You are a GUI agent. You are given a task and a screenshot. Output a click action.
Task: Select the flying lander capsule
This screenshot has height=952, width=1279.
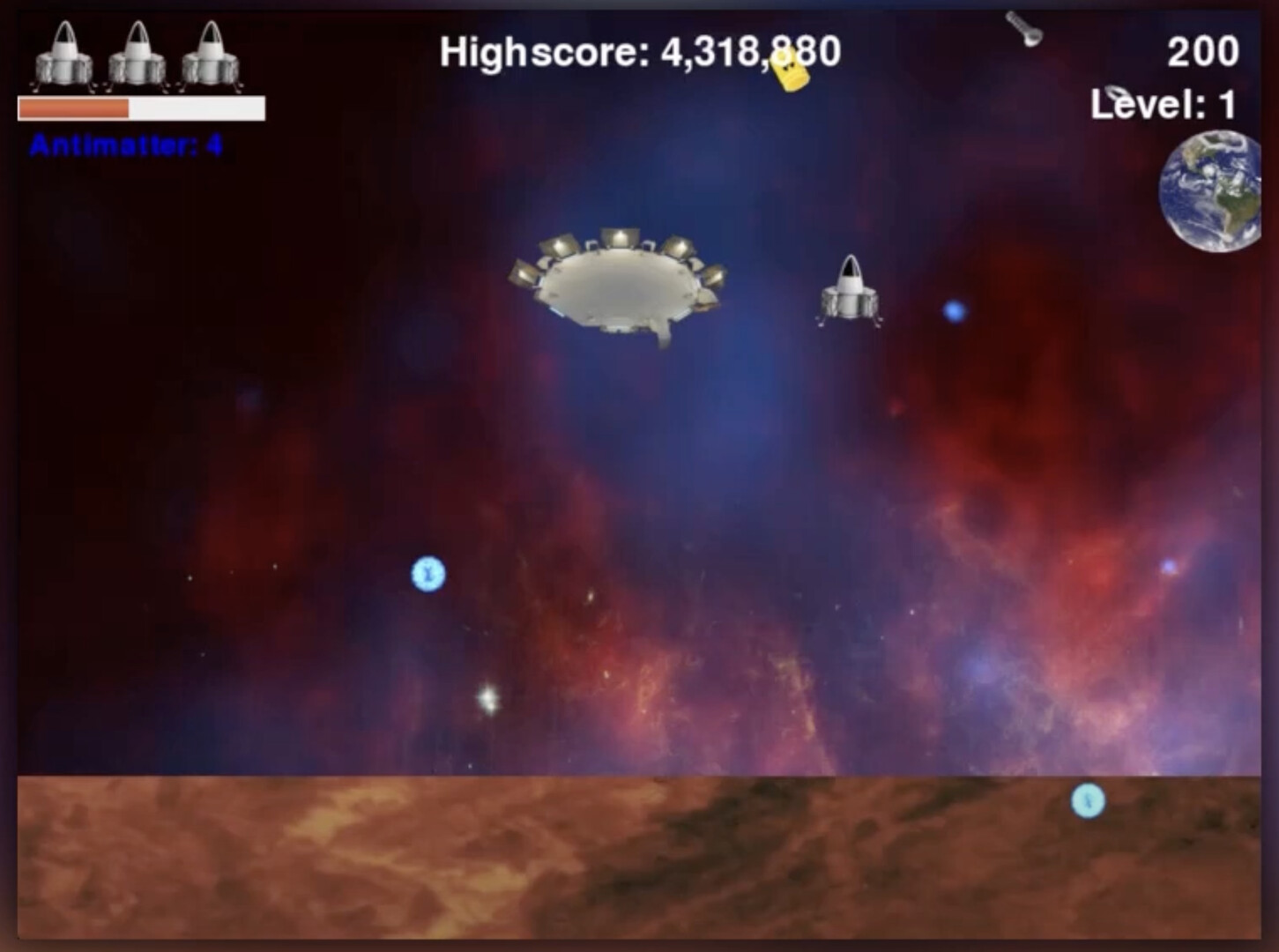click(x=851, y=291)
